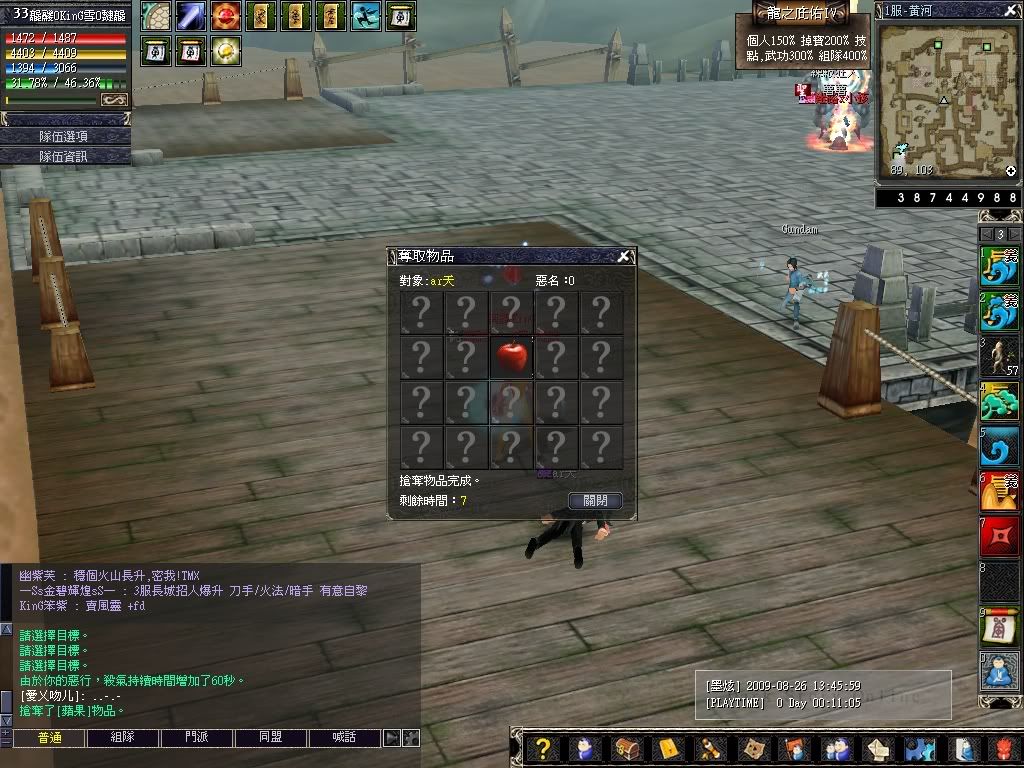
Task: Switch chat to the 普通 channel
Action: point(49,738)
